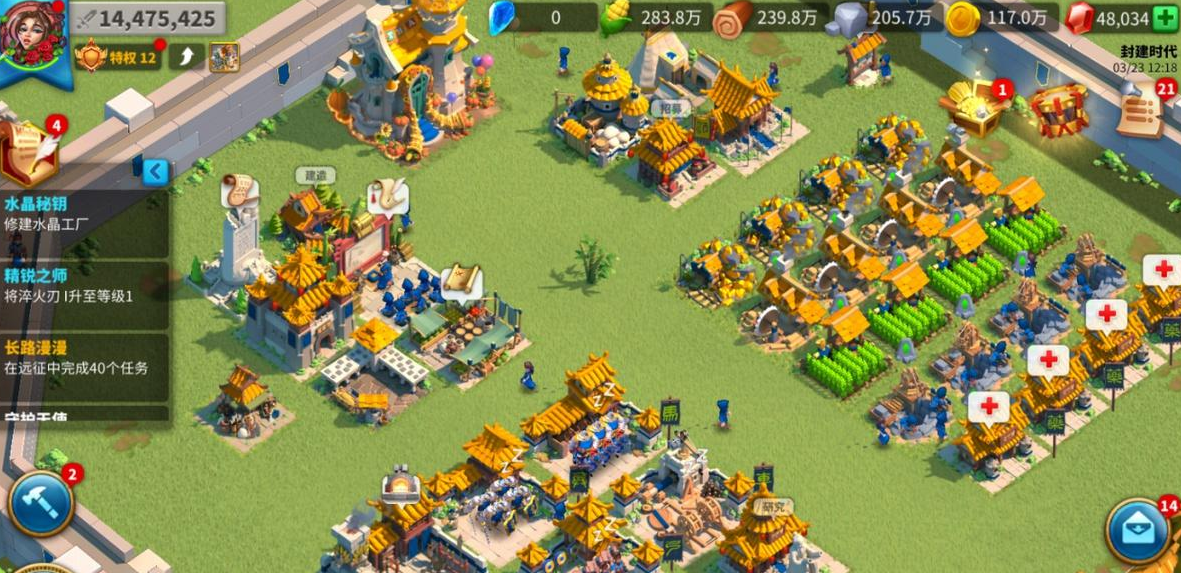Collapse the quest panel with the blue arrow
1181x573 pixels.
[x=155, y=172]
